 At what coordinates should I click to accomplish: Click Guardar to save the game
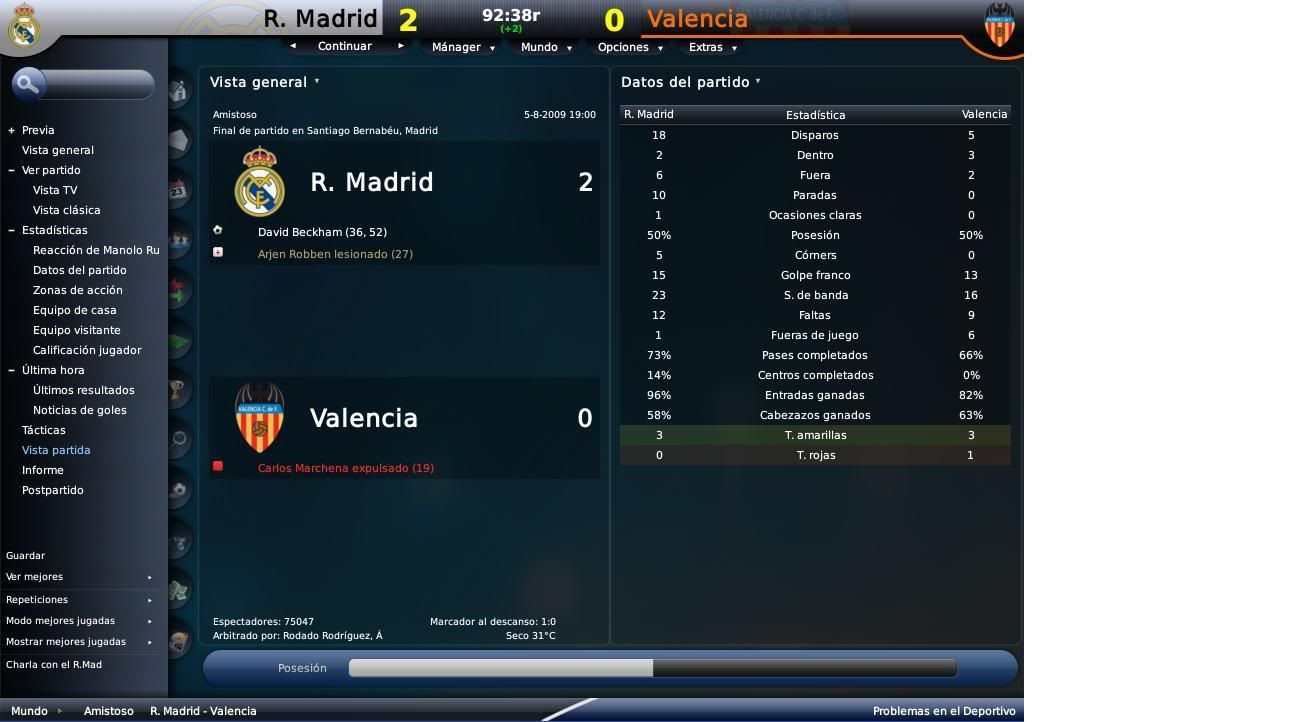pyautogui.click(x=25, y=555)
